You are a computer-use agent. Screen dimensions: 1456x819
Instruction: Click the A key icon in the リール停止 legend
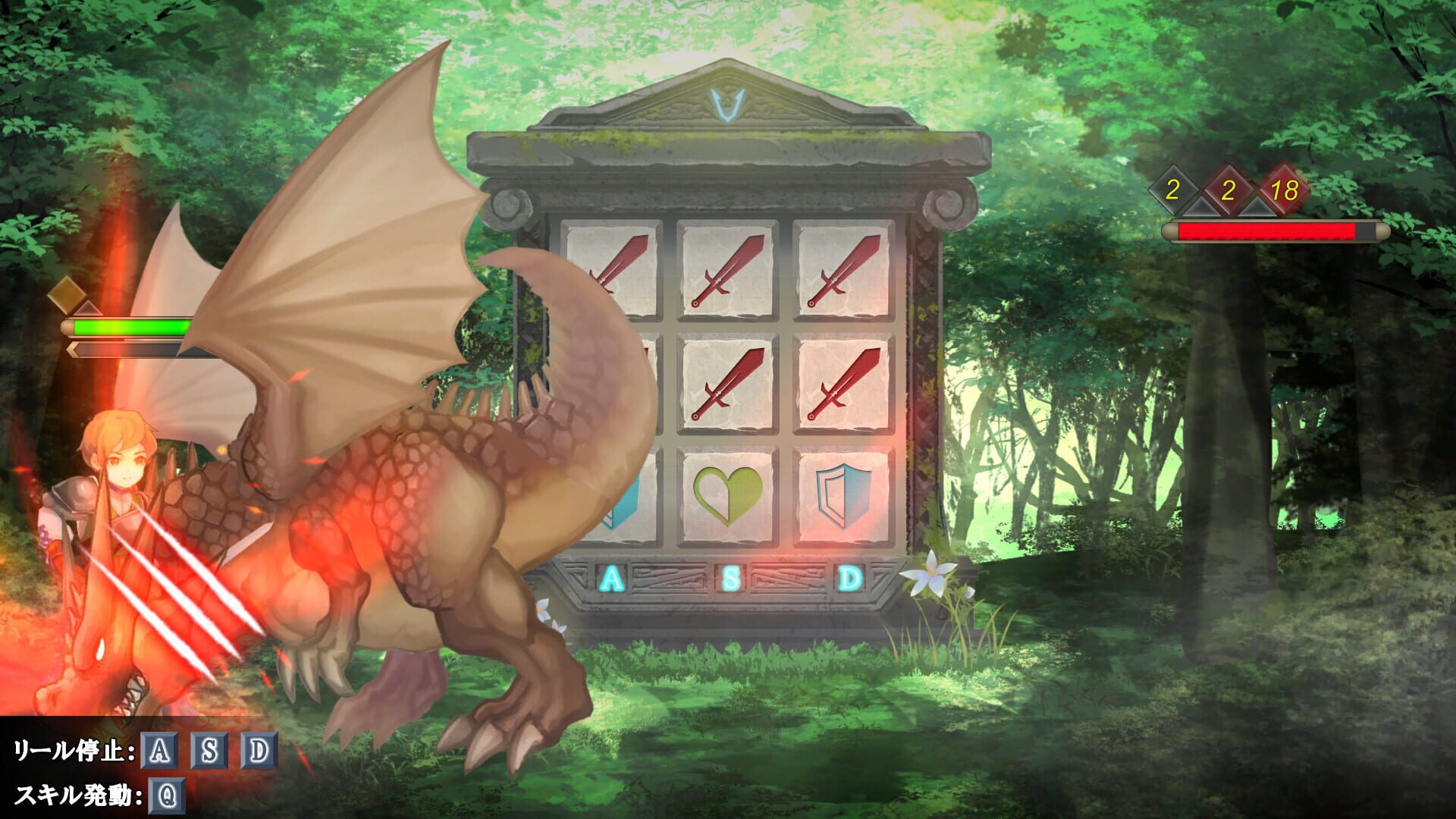[158, 751]
